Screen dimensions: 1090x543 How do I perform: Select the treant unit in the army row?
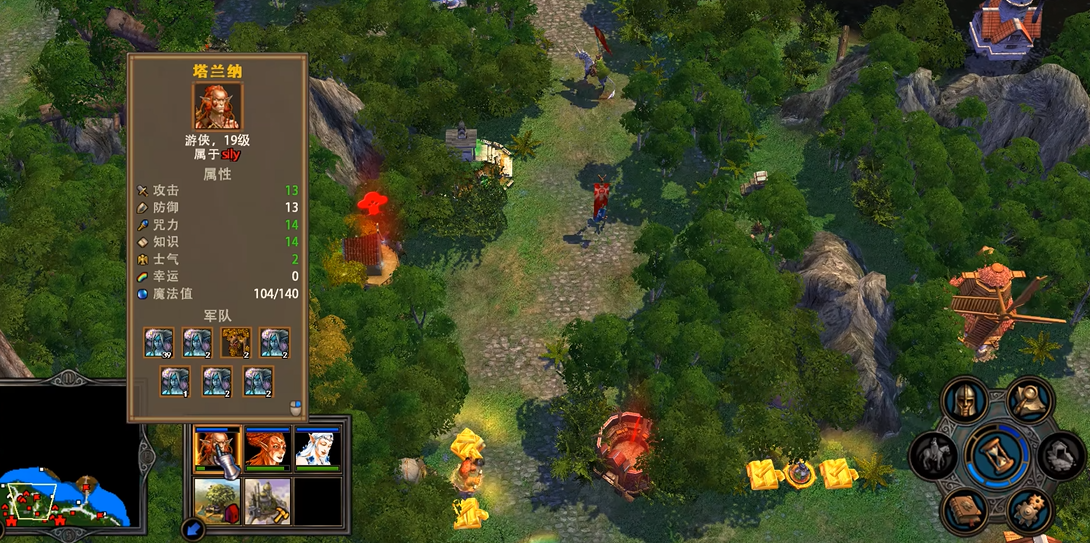[235, 342]
